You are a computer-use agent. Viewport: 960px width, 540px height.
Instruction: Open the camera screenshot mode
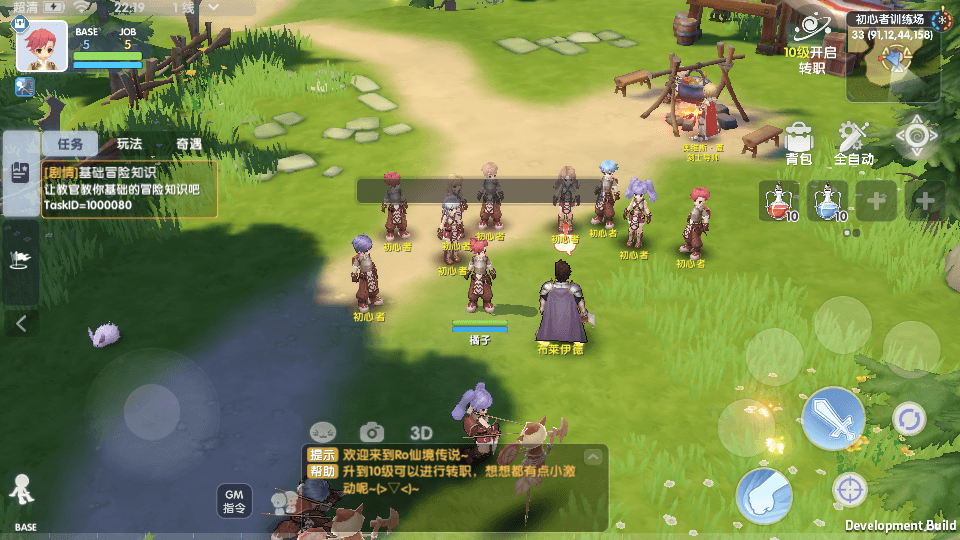pos(372,432)
